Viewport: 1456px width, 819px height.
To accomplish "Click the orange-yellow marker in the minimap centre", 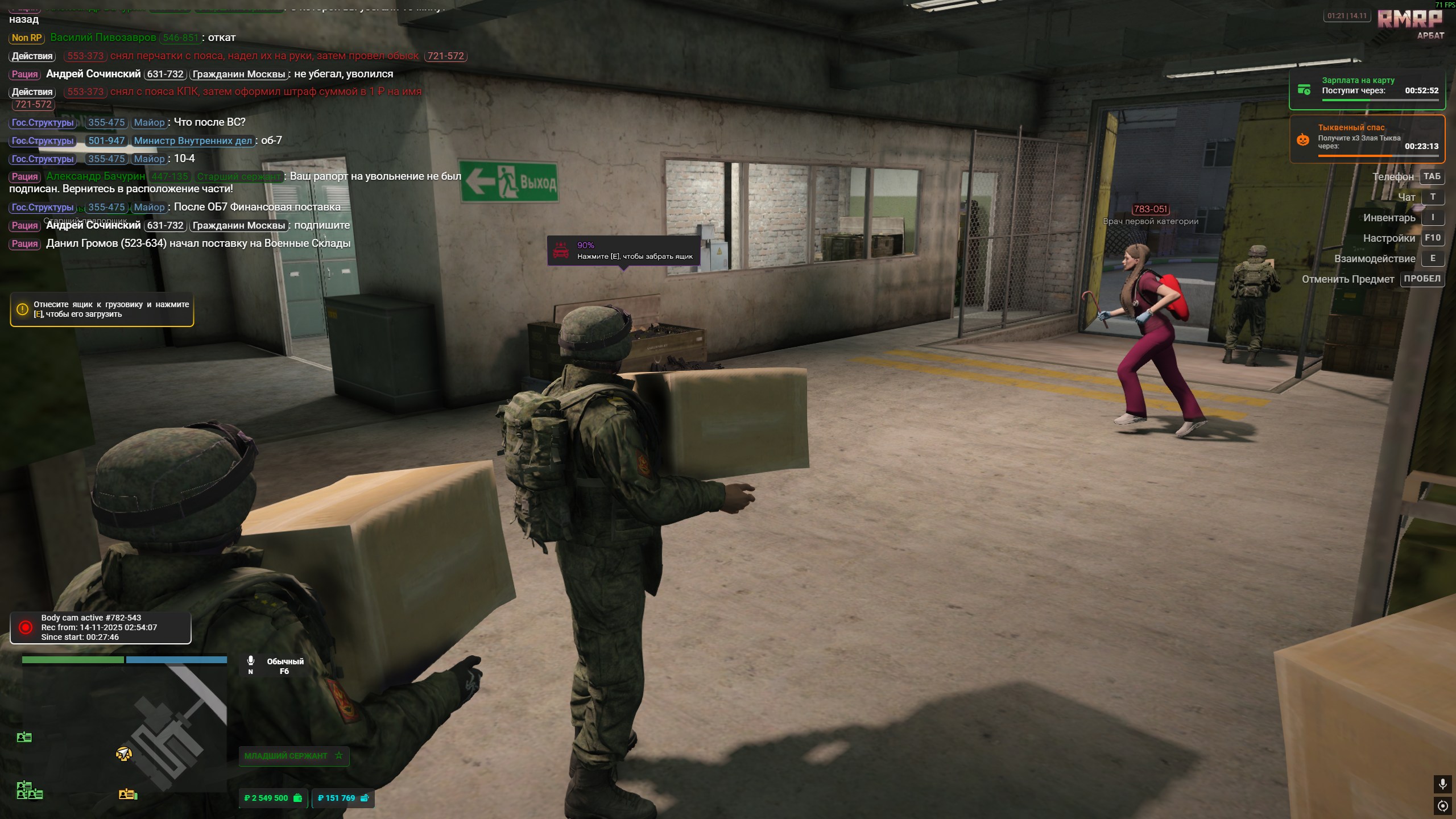I will [123, 754].
